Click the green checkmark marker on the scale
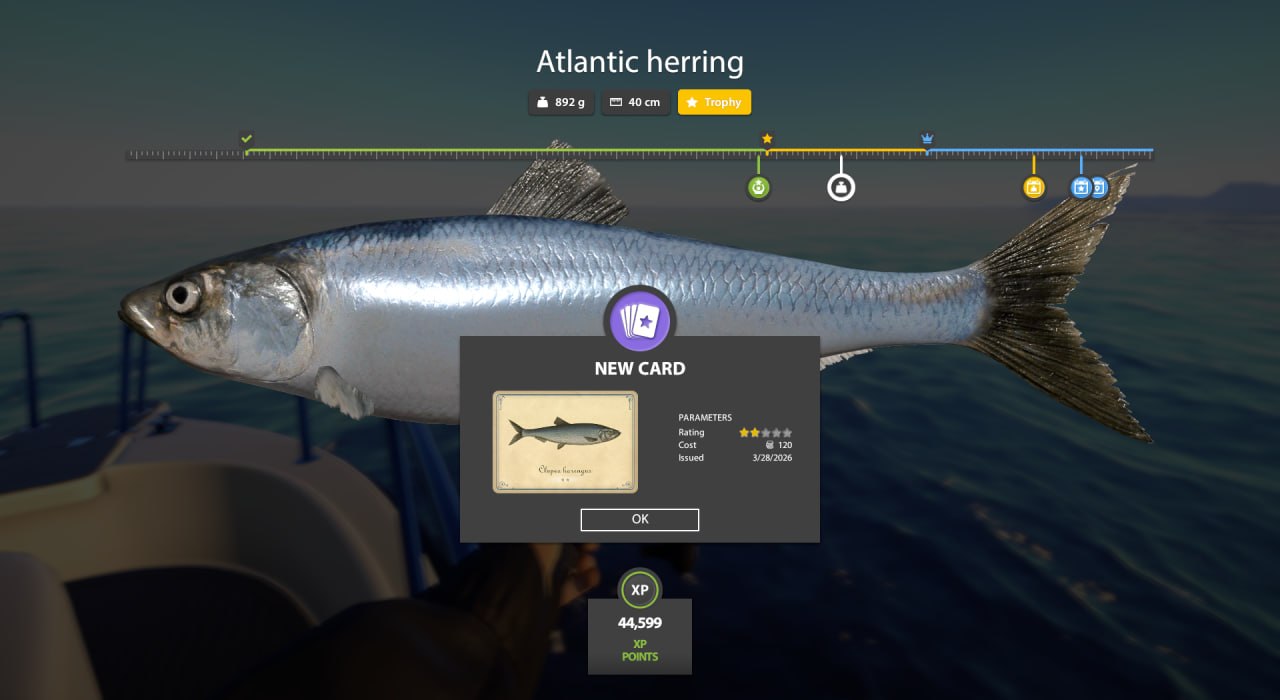Viewport: 1280px width, 700px height. pos(247,138)
